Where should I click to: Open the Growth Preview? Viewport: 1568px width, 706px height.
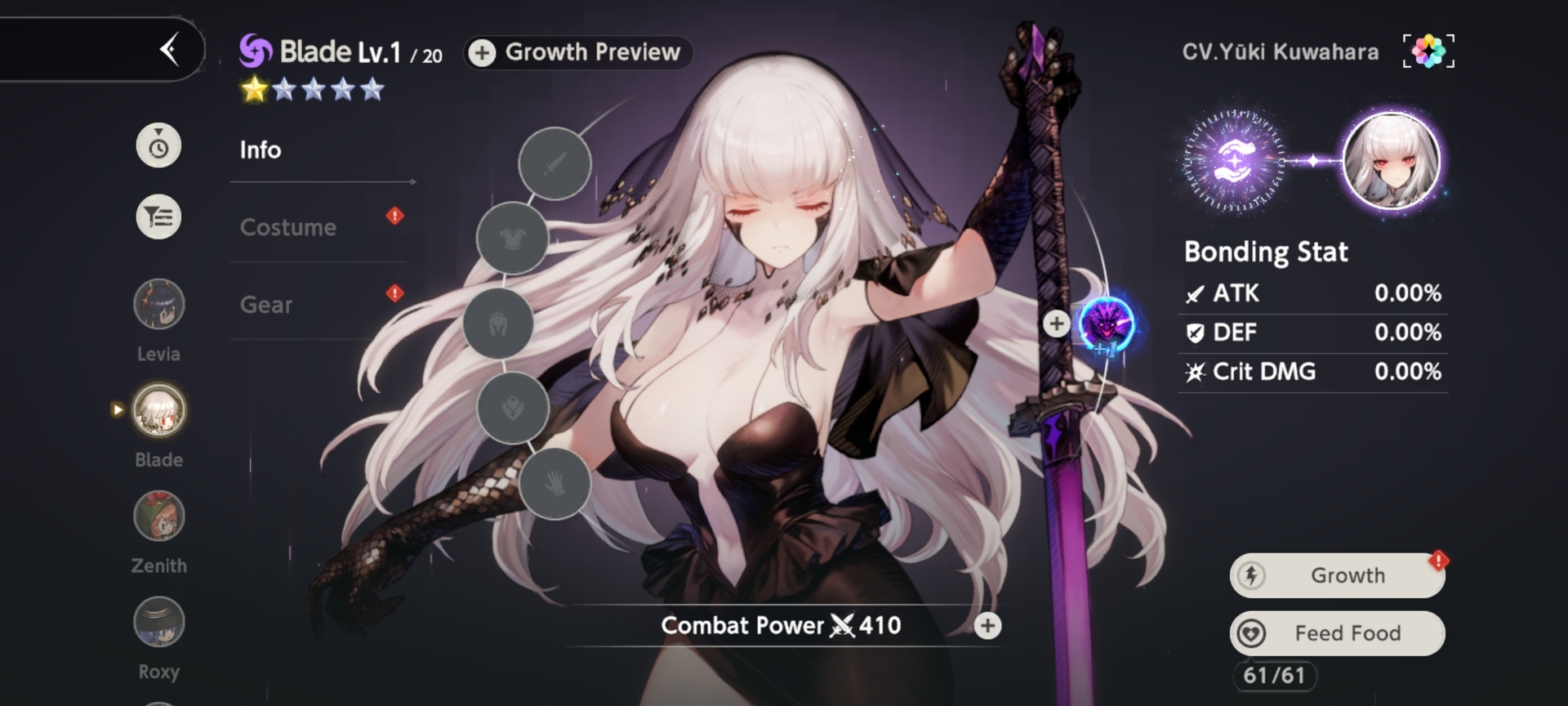(x=578, y=52)
